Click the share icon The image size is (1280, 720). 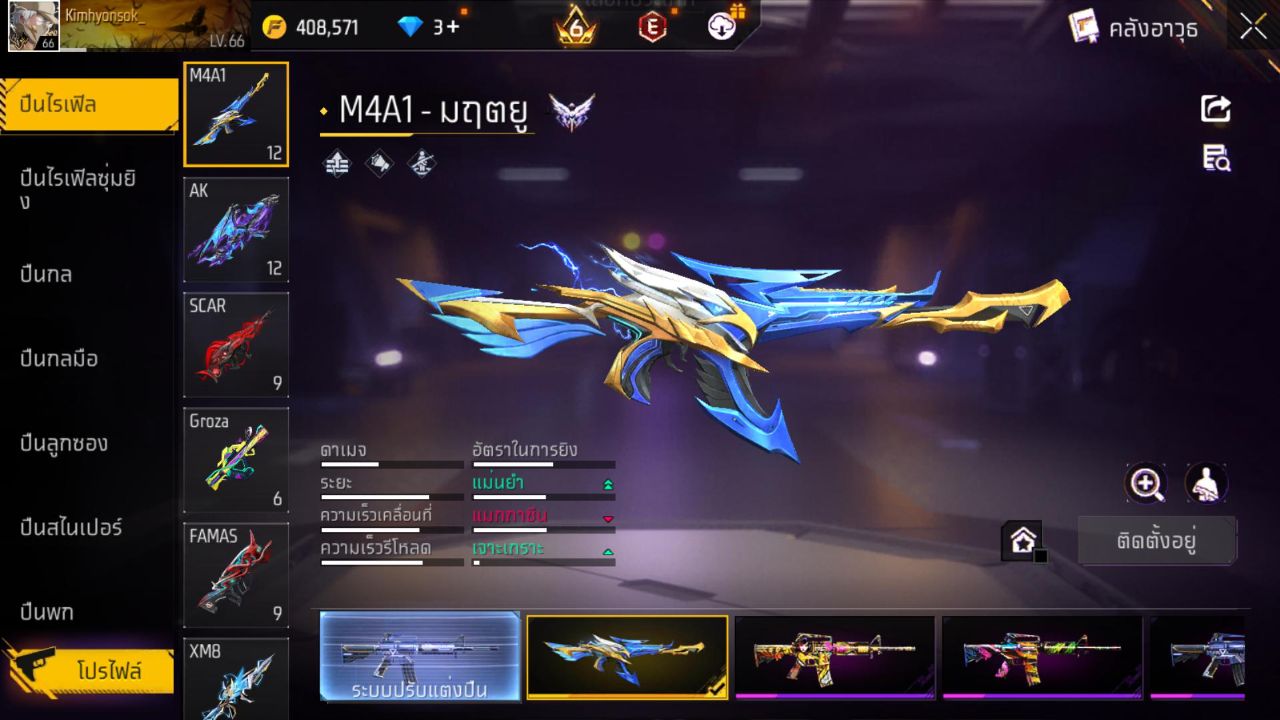[1216, 108]
